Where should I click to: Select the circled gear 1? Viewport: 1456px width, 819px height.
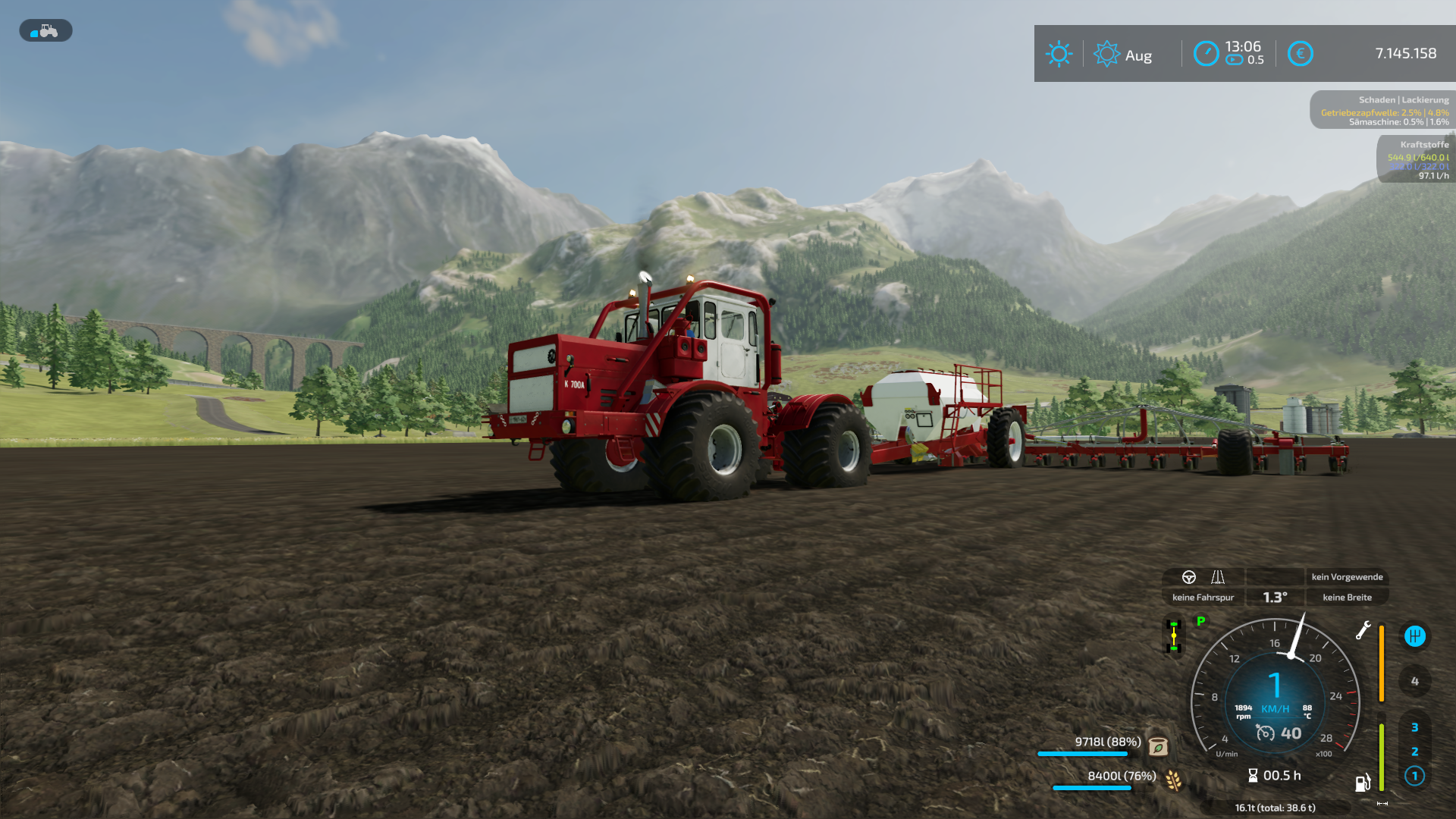pos(1414,776)
